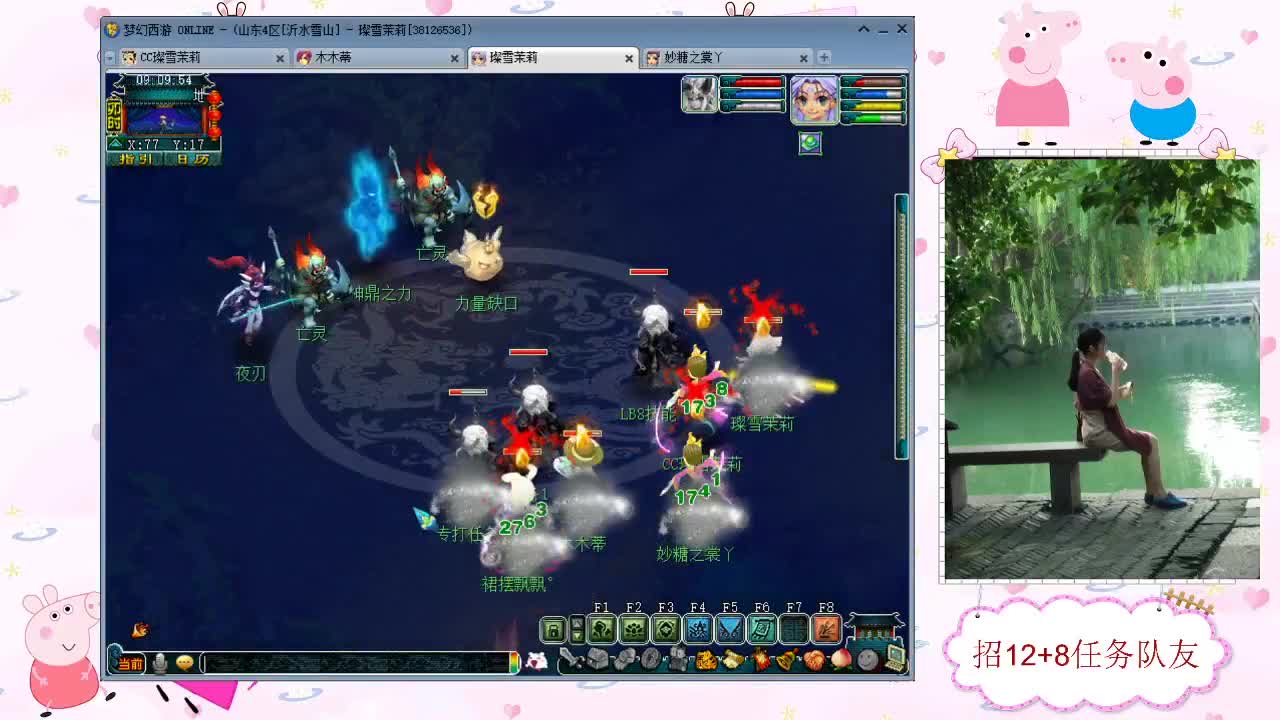
Task: Click the bell item icon in item bar
Action: 784,660
